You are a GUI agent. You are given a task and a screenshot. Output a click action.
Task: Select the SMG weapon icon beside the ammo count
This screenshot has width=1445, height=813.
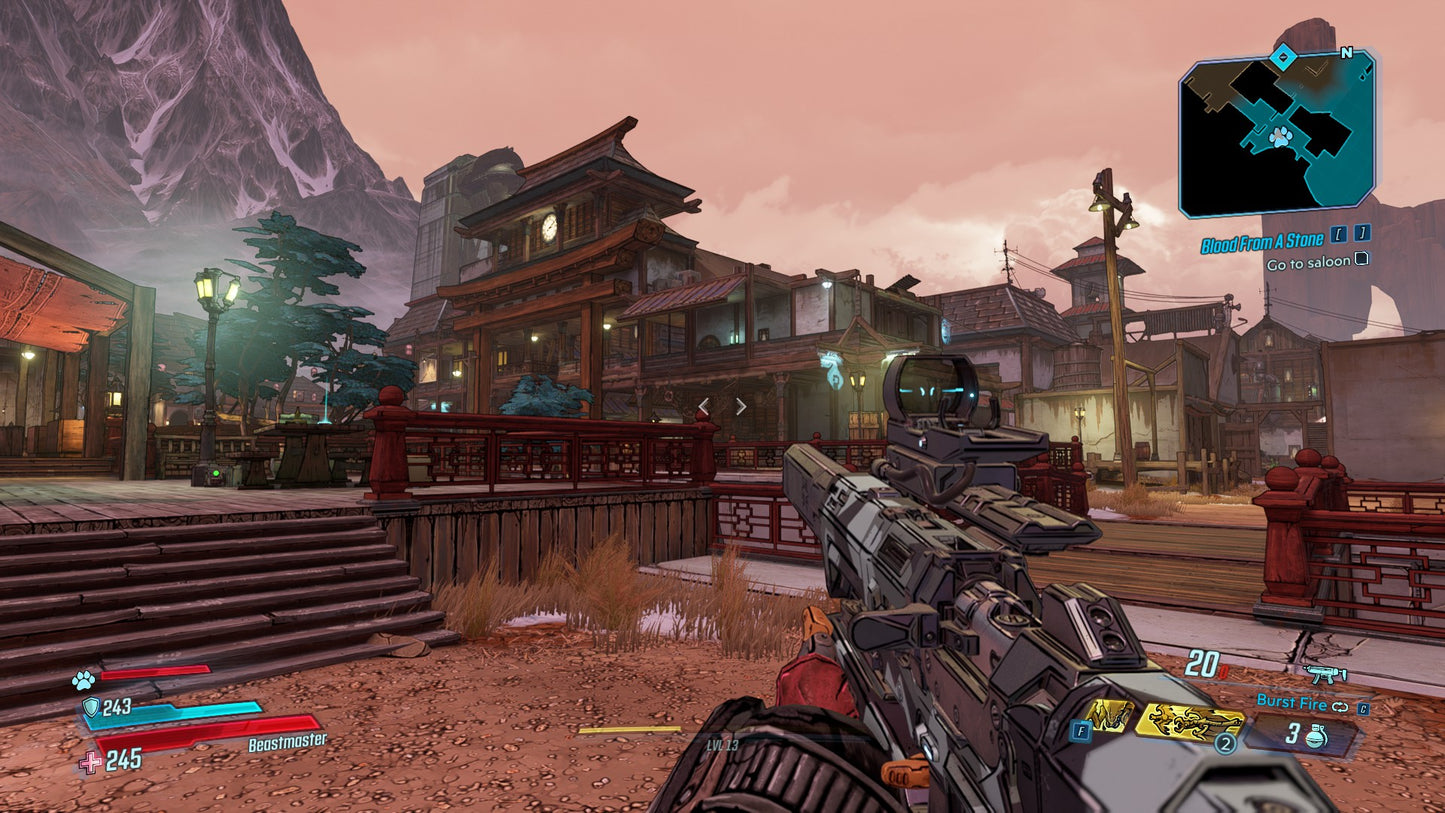tap(1326, 674)
